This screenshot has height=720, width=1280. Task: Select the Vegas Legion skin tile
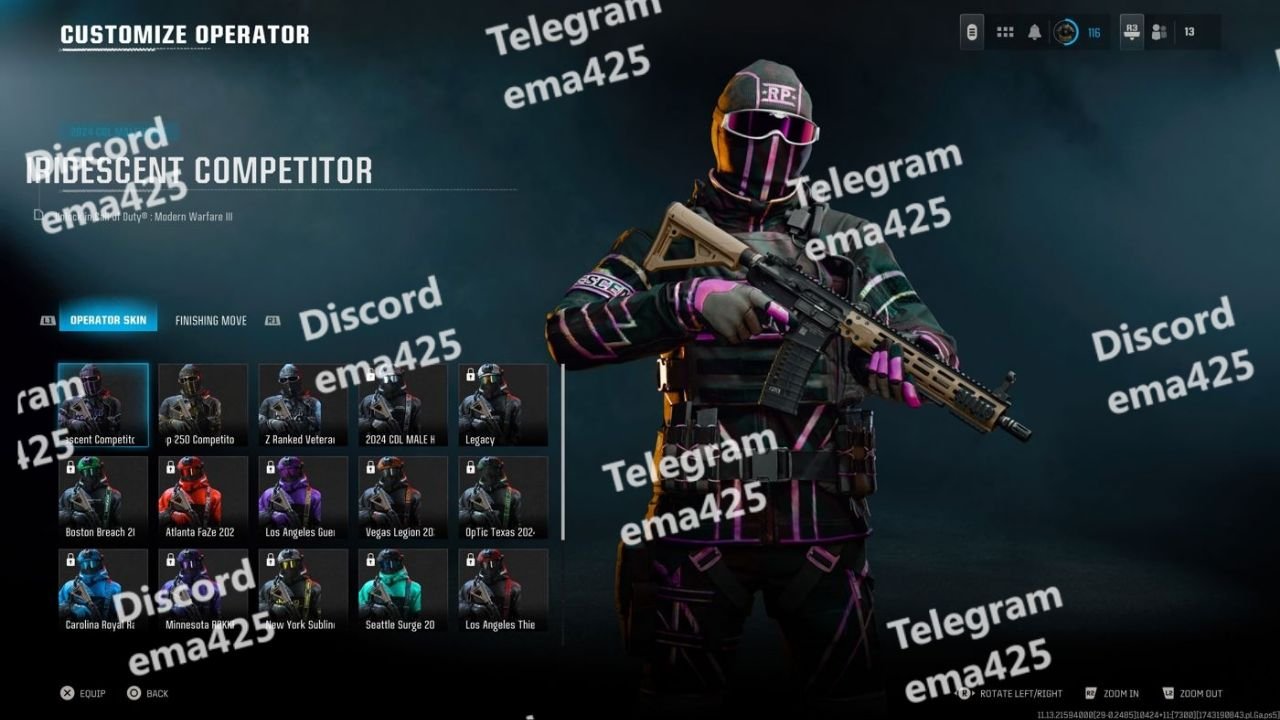coord(403,497)
